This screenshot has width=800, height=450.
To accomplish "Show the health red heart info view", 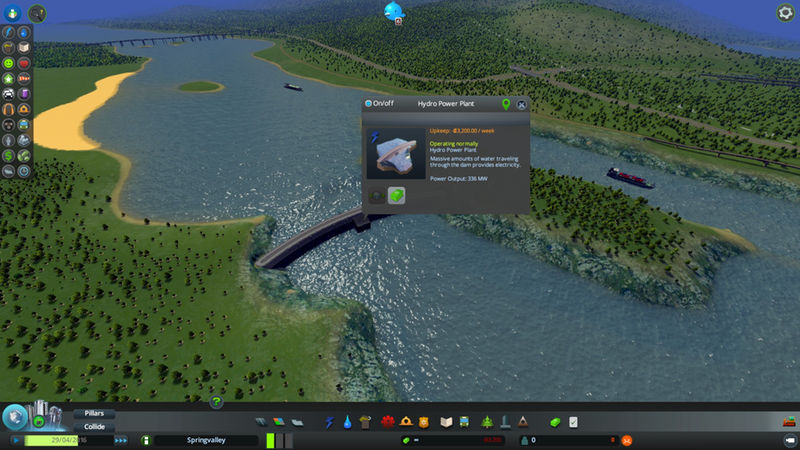I will pos(23,62).
